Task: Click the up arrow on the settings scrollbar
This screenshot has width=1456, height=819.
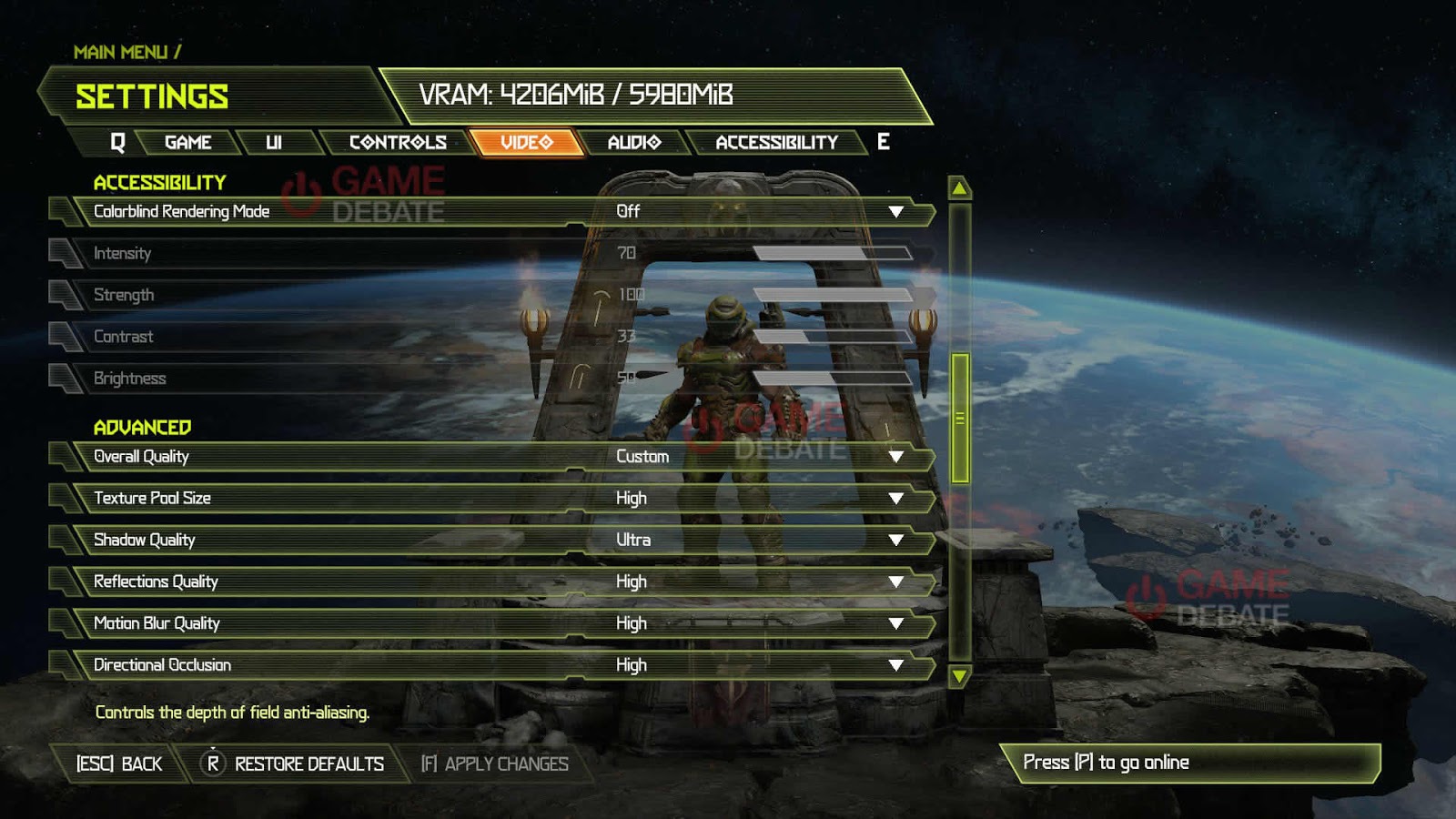Action: [959, 187]
